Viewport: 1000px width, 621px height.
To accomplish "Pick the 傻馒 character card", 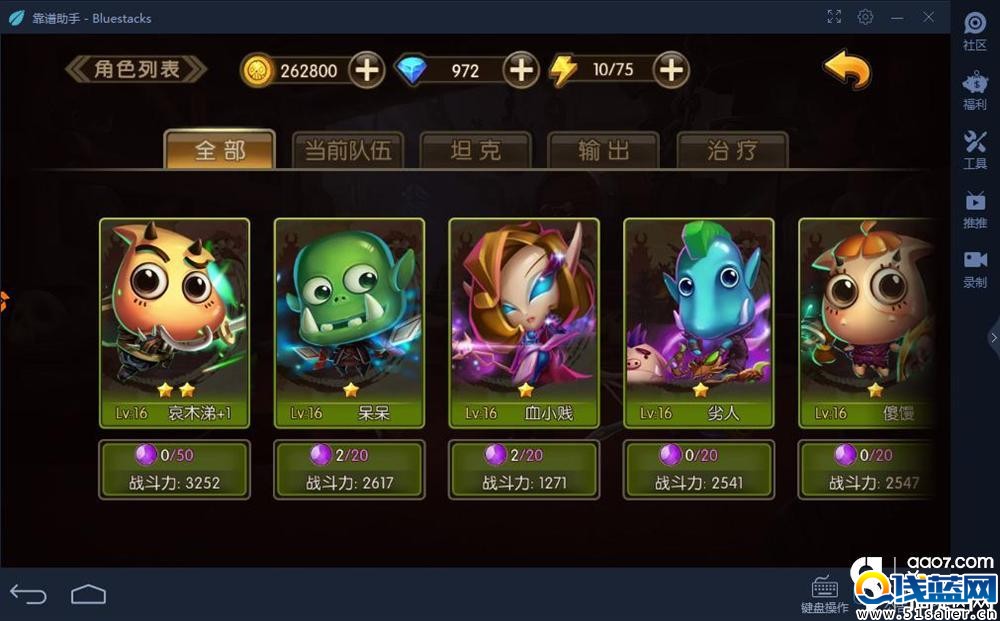I will click(866, 322).
